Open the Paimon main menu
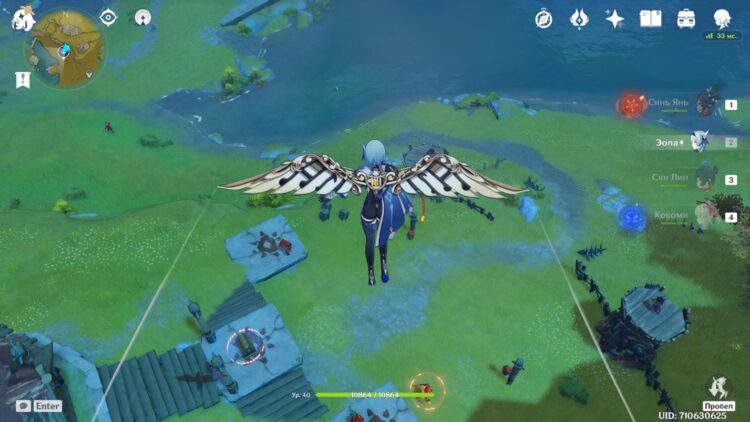 click(23, 18)
